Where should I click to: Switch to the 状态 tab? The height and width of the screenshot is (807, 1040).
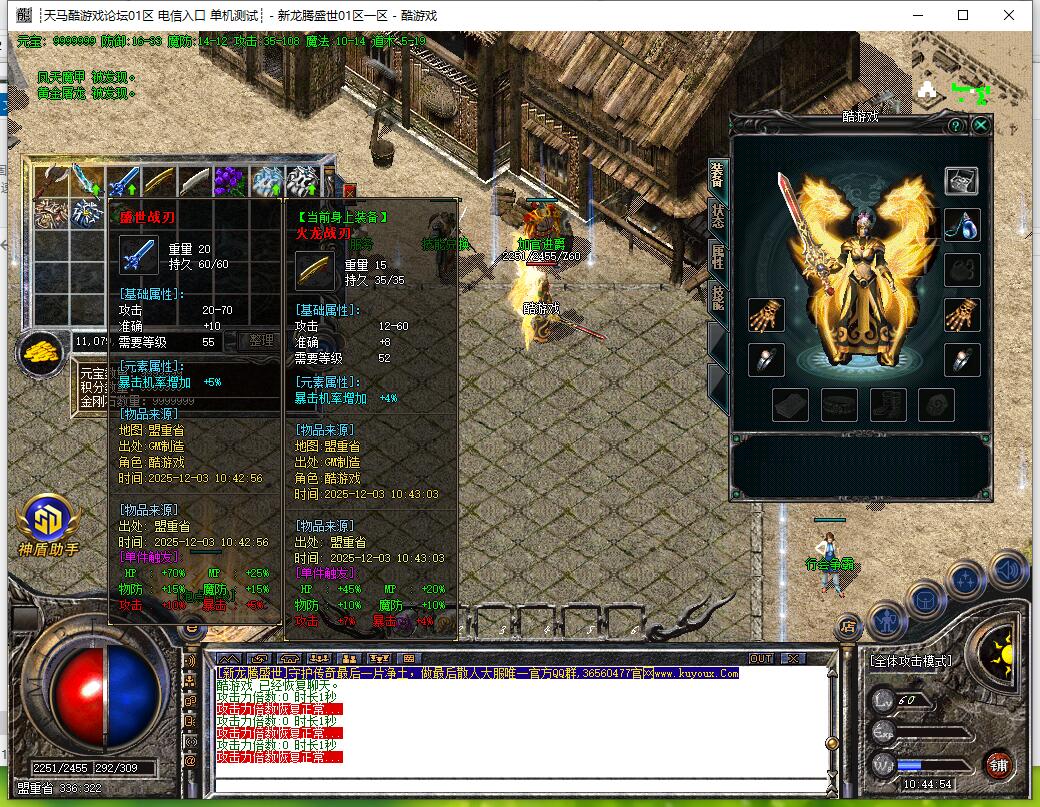pyautogui.click(x=718, y=215)
